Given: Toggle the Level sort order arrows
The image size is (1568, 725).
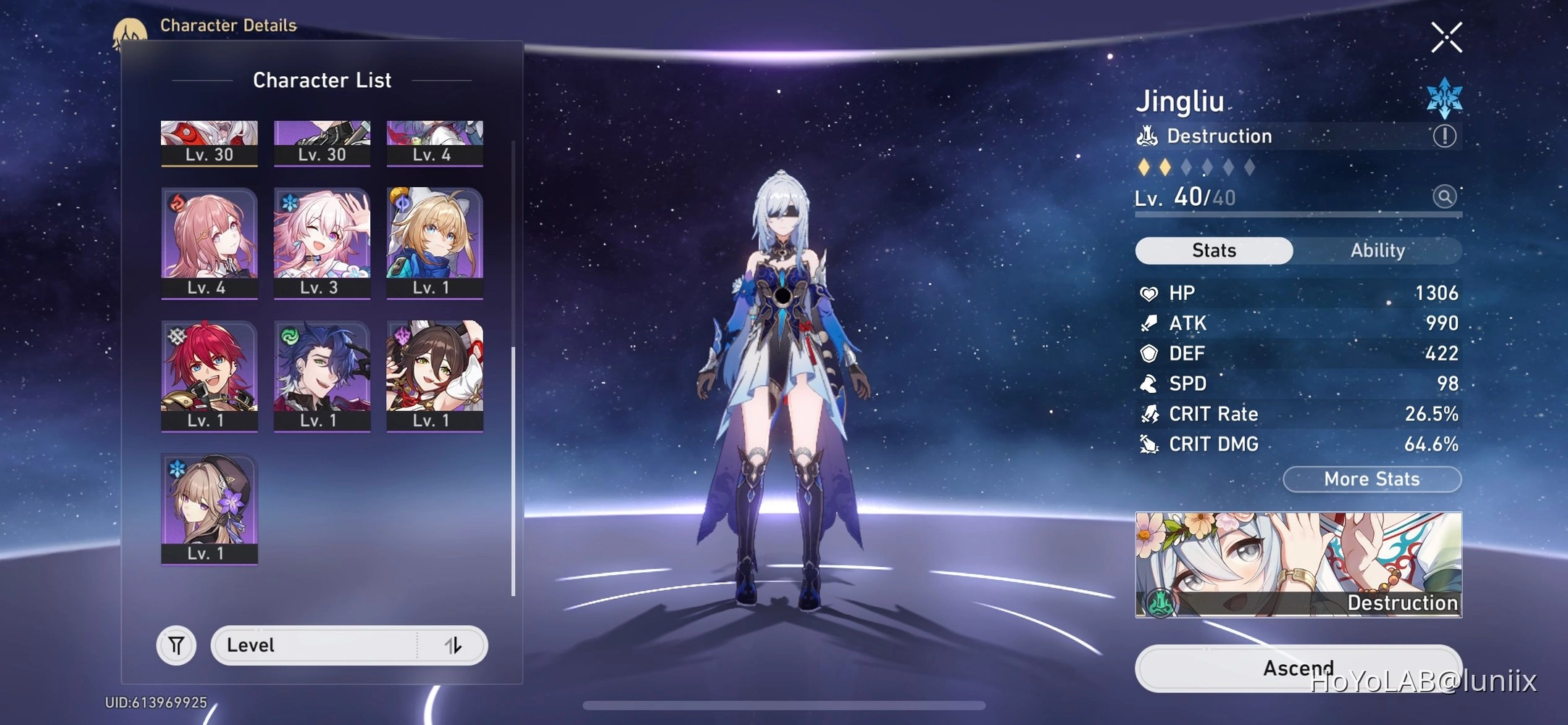Looking at the screenshot, I should 454,645.
